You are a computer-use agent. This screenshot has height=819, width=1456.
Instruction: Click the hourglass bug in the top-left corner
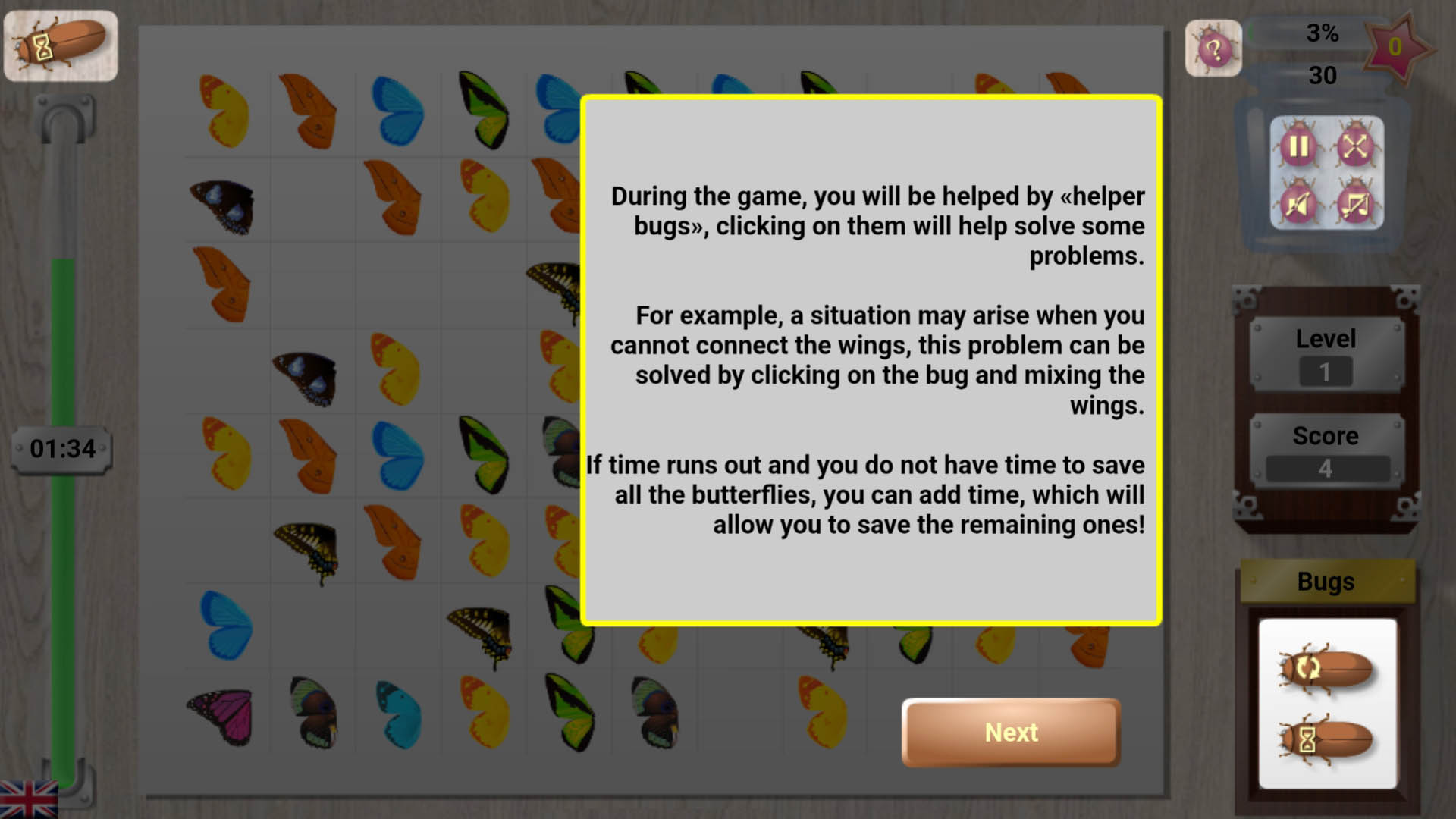tap(61, 45)
